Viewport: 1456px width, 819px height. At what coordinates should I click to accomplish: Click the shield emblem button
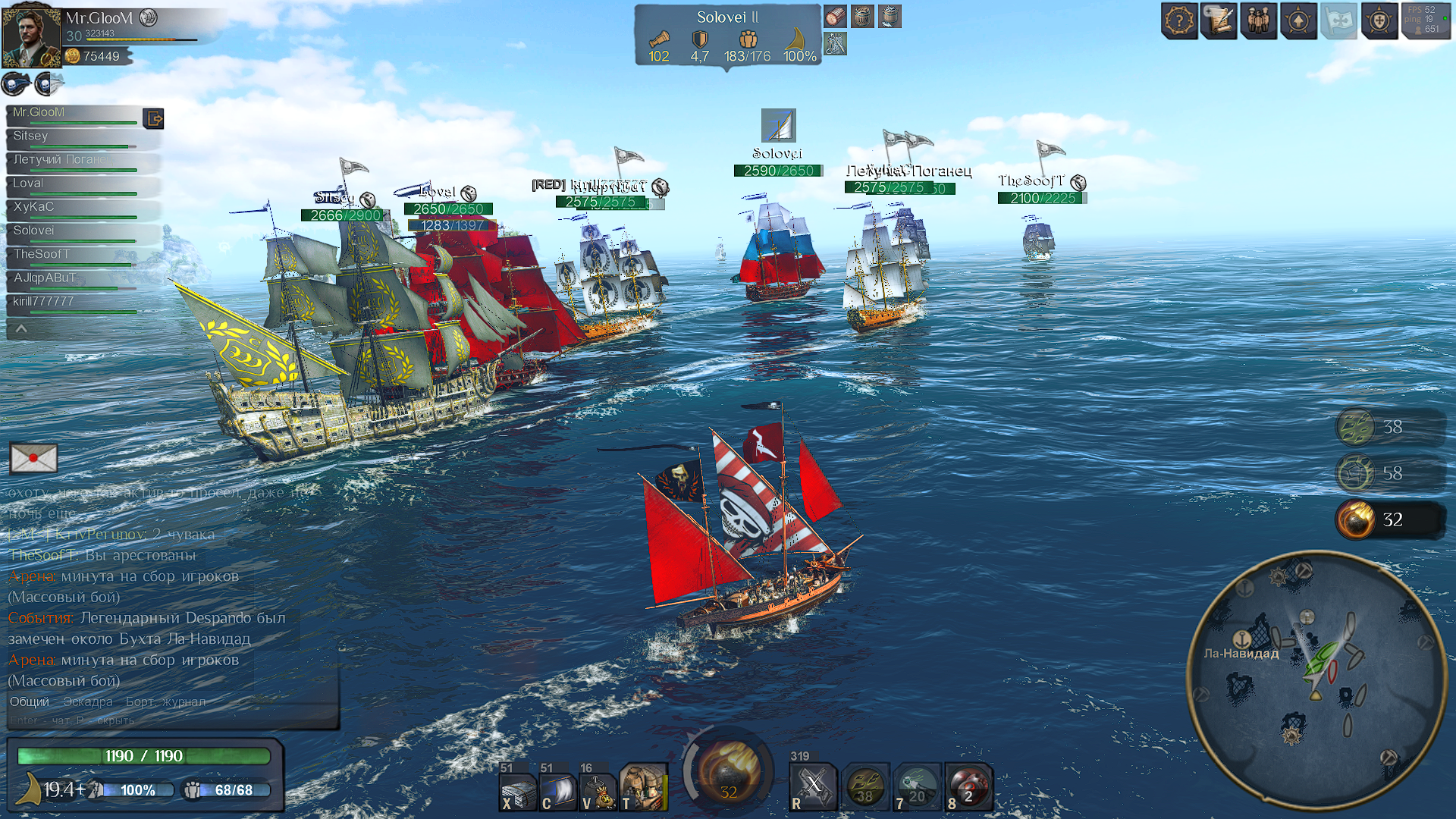click(1379, 20)
